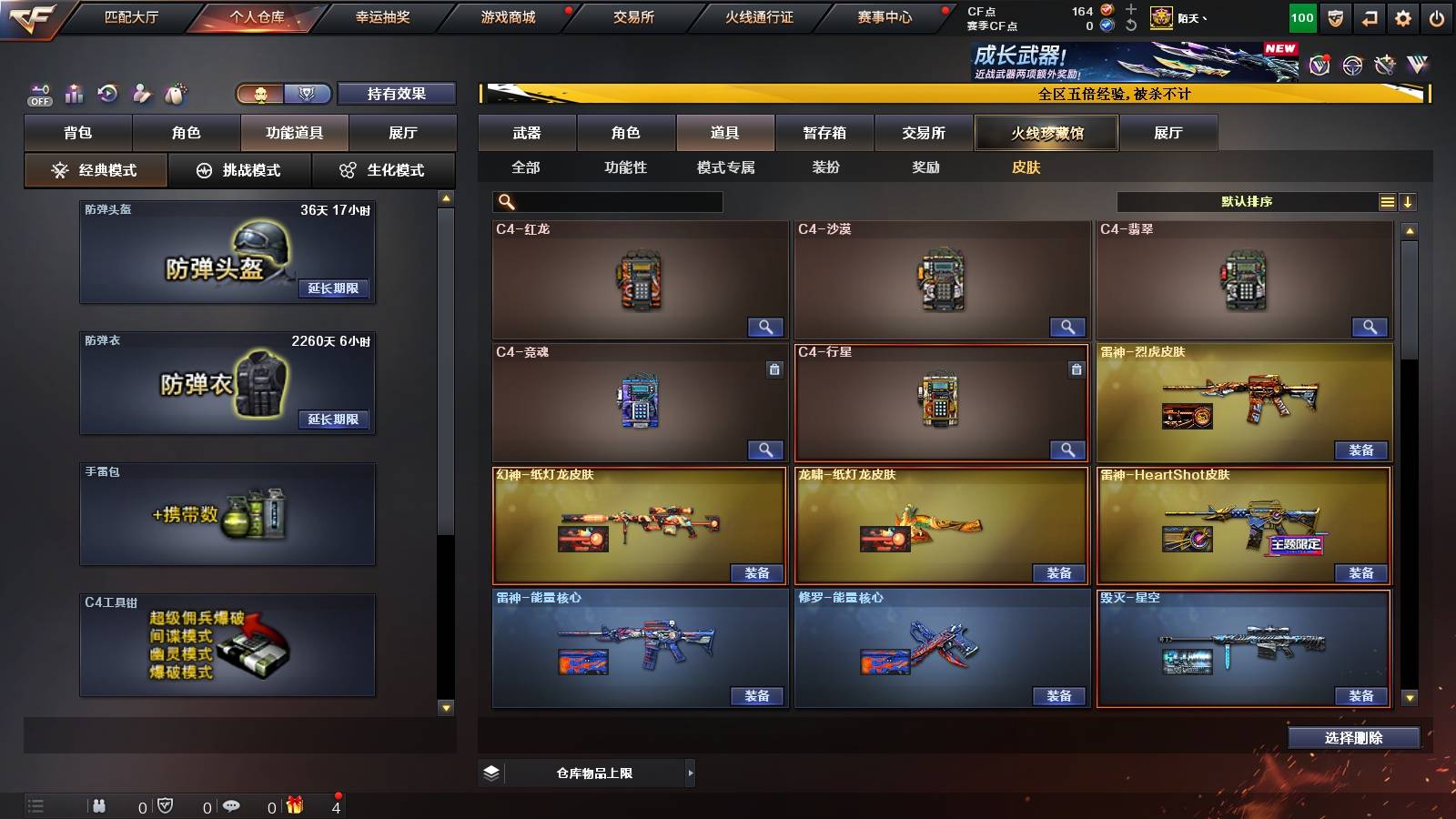This screenshot has width=1456, height=819.
Task: Toggle the list view icon beside 默认排序
Action: [x=1386, y=201]
